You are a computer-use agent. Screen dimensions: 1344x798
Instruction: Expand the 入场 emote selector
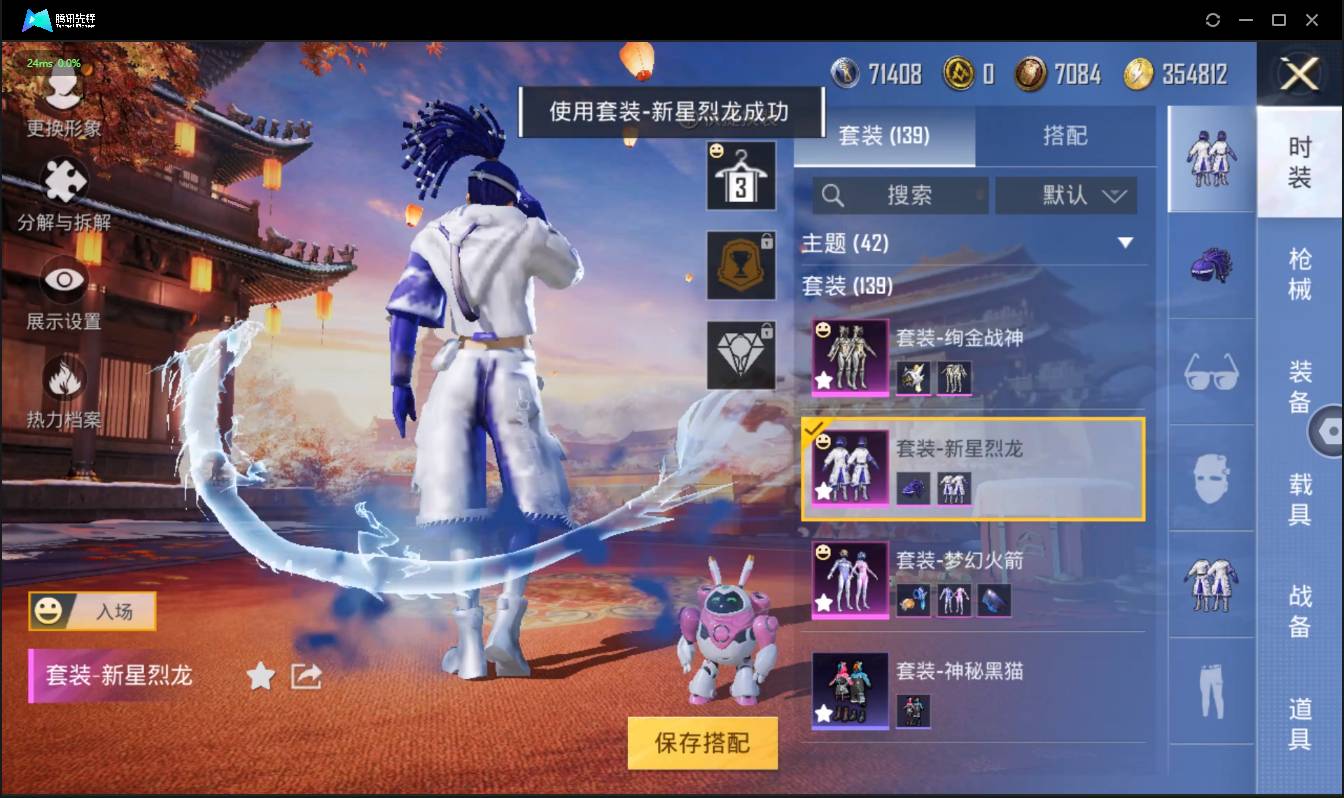[x=91, y=611]
